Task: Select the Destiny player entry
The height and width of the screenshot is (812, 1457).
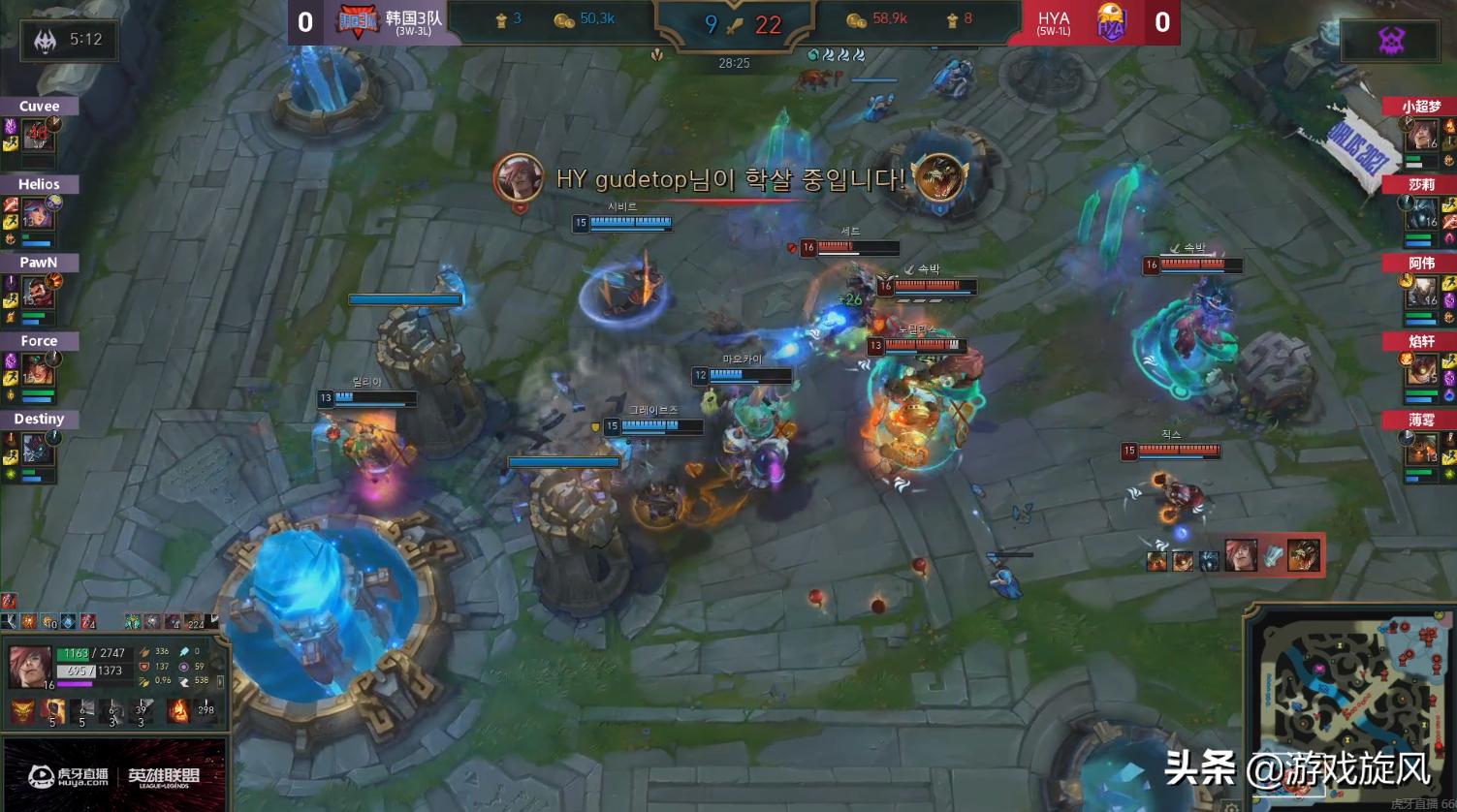Action: (x=39, y=419)
